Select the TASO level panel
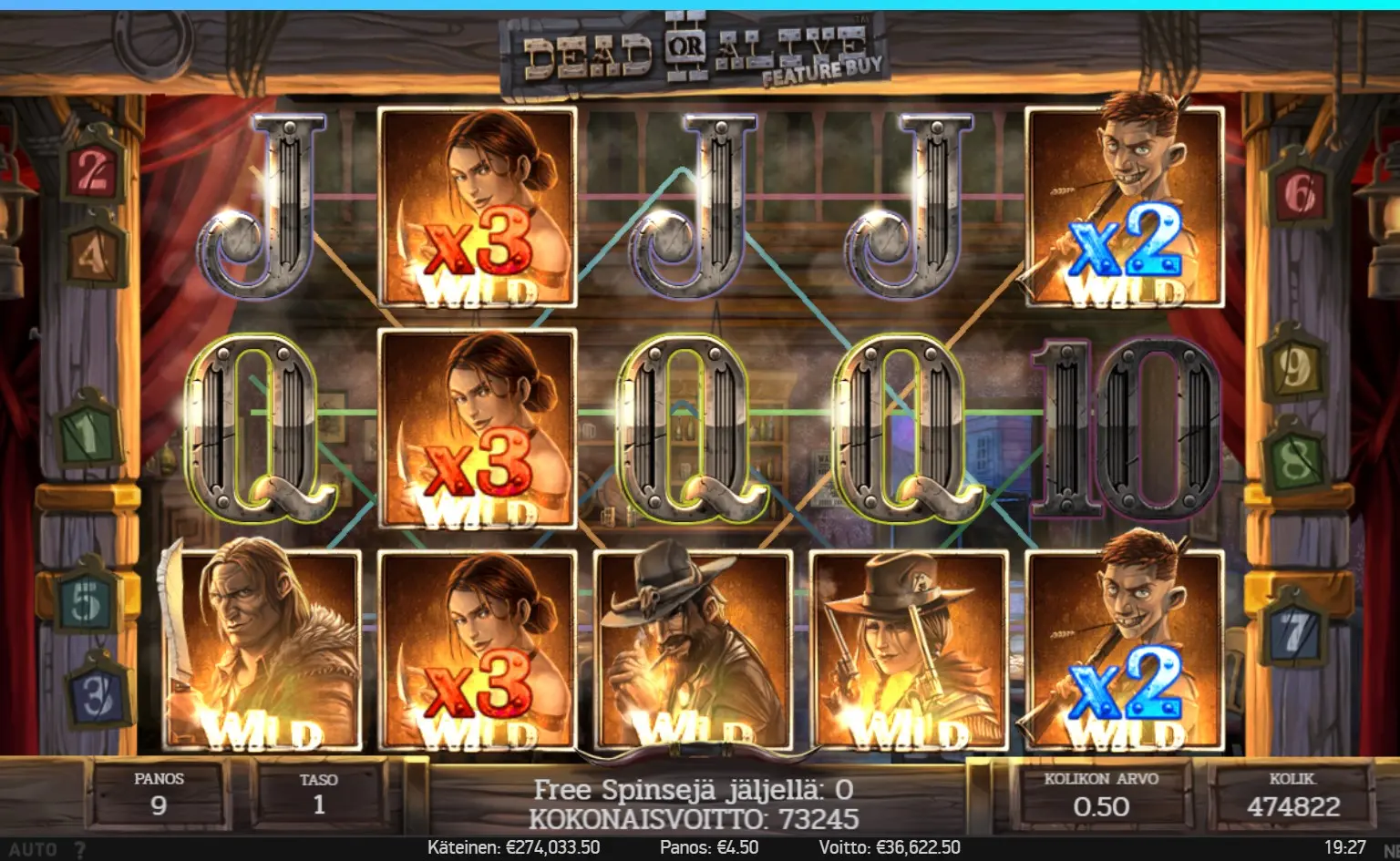This screenshot has width=1400, height=861. (318, 795)
